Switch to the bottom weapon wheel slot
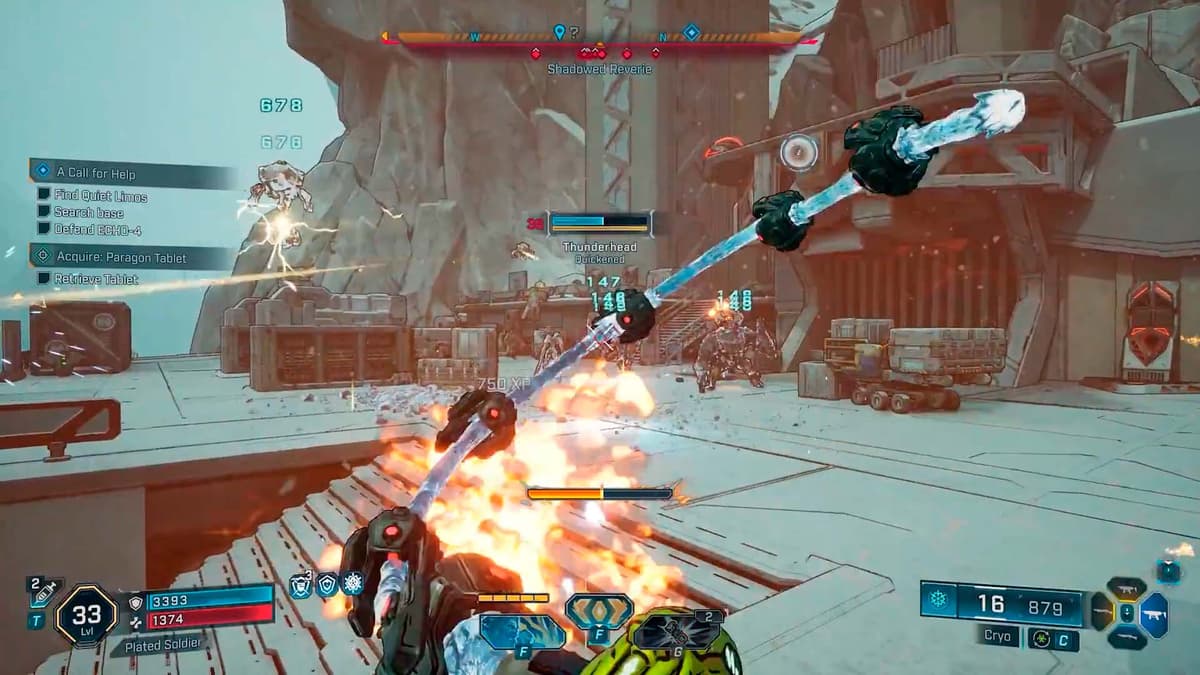 pos(1127,638)
